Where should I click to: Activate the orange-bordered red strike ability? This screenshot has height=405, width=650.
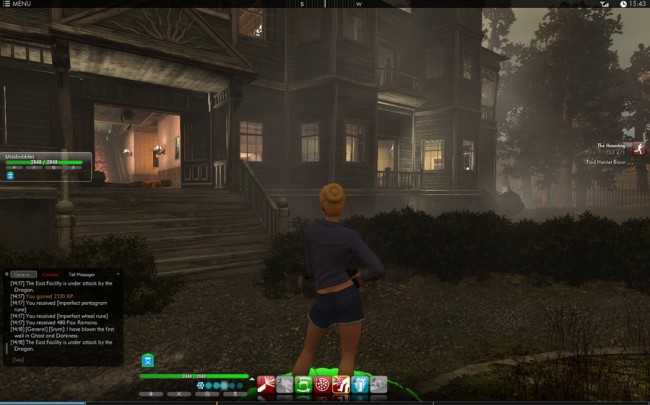[341, 384]
